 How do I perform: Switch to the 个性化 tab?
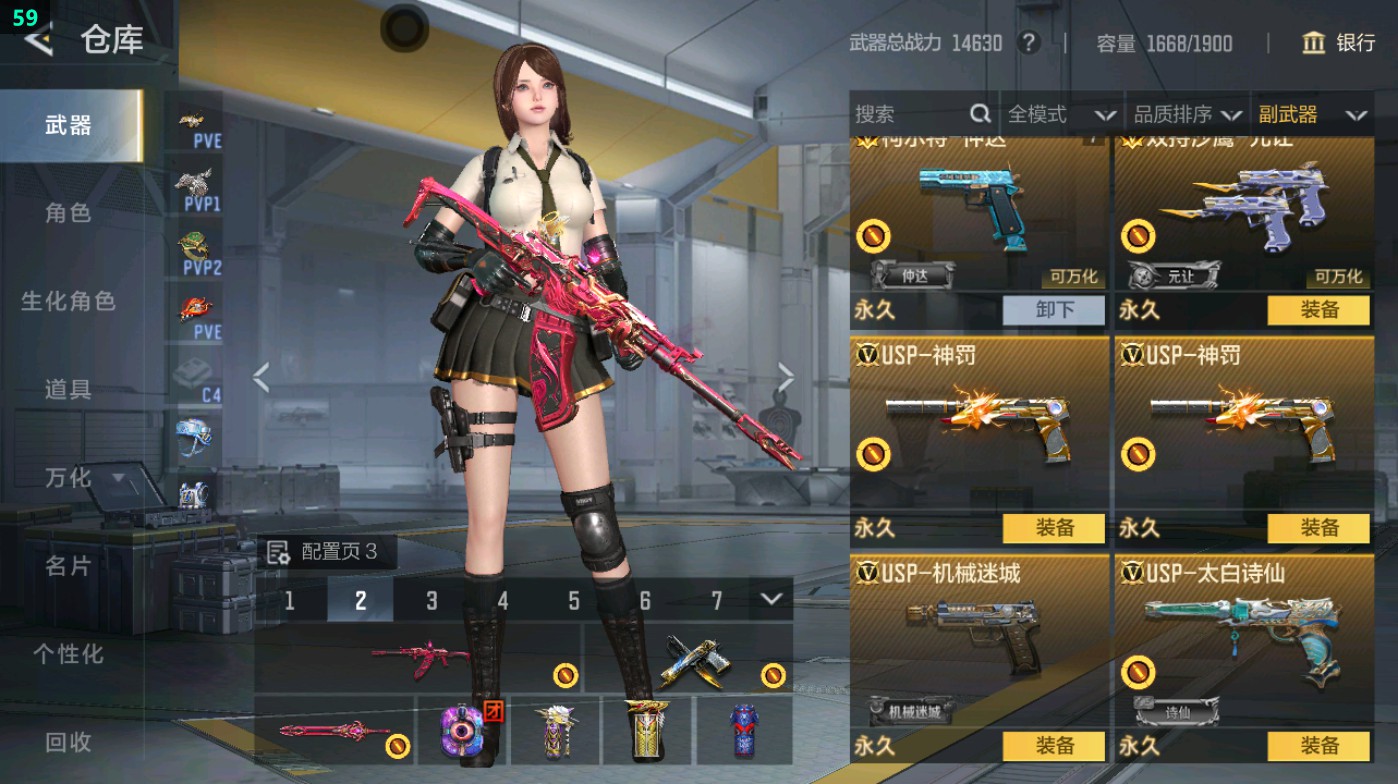click(x=68, y=654)
